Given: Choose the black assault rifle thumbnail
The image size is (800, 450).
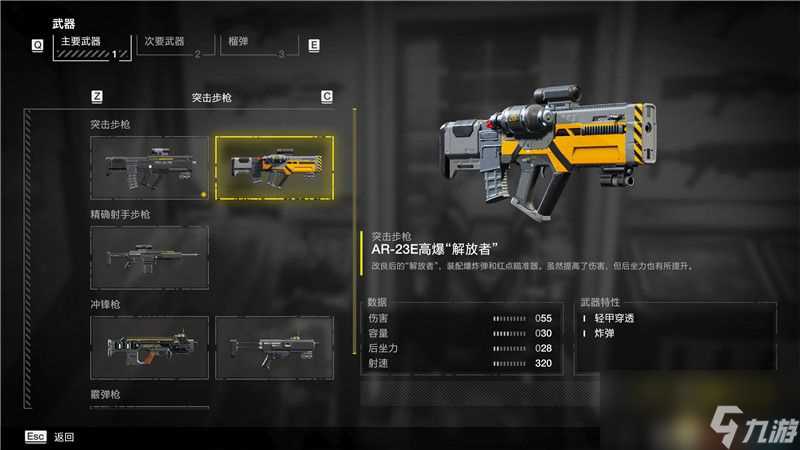Looking at the screenshot, I should [x=149, y=167].
